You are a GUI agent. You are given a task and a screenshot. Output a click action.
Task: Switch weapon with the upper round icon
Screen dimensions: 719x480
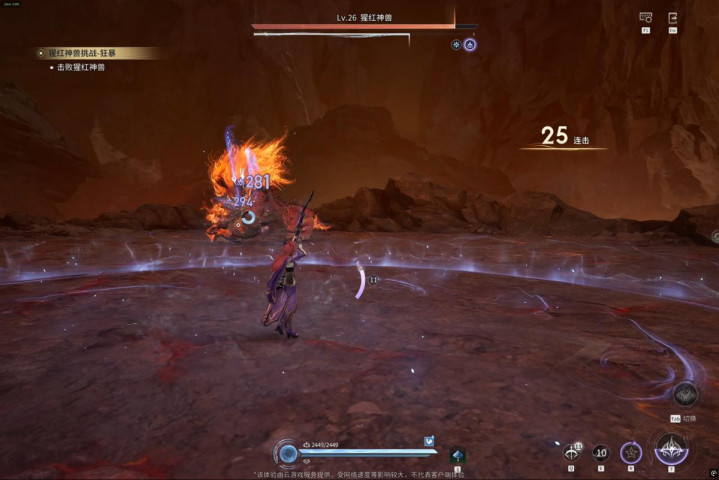pyautogui.click(x=685, y=393)
